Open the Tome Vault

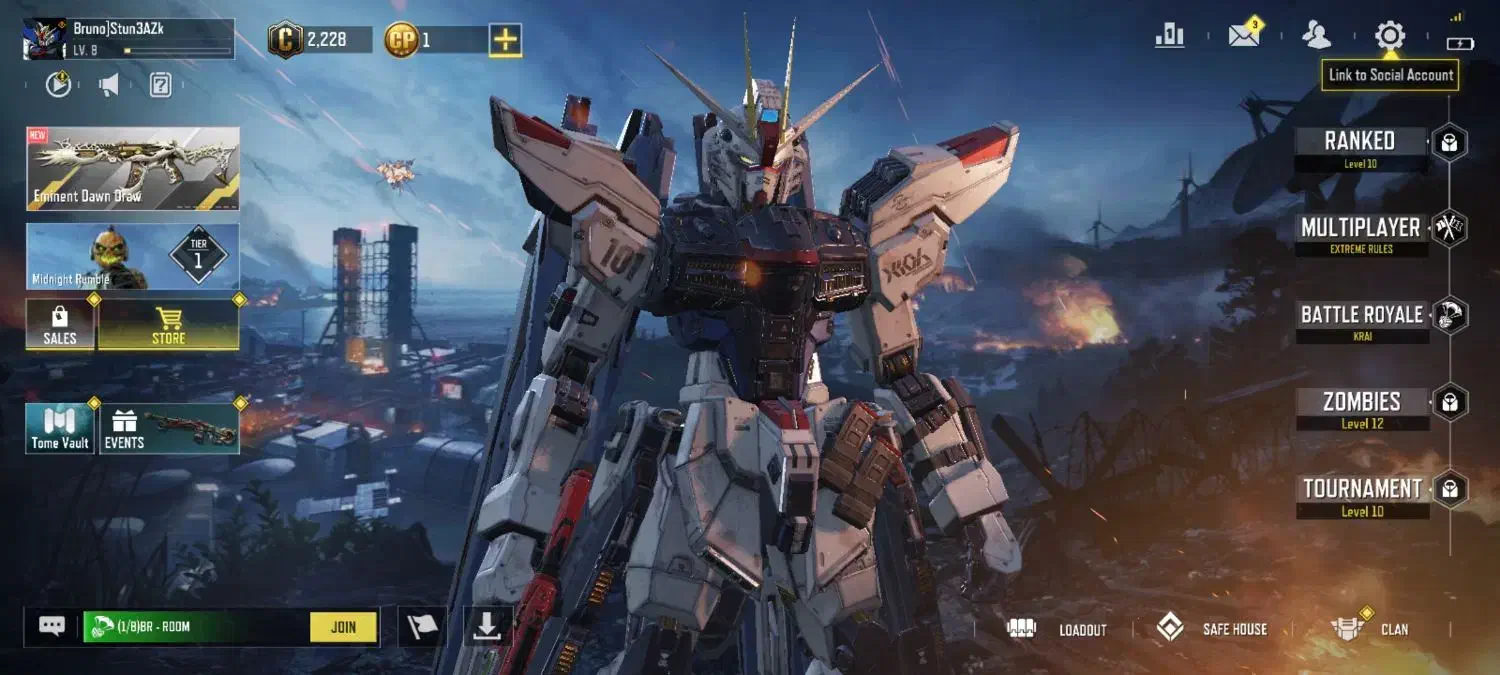[x=60, y=428]
